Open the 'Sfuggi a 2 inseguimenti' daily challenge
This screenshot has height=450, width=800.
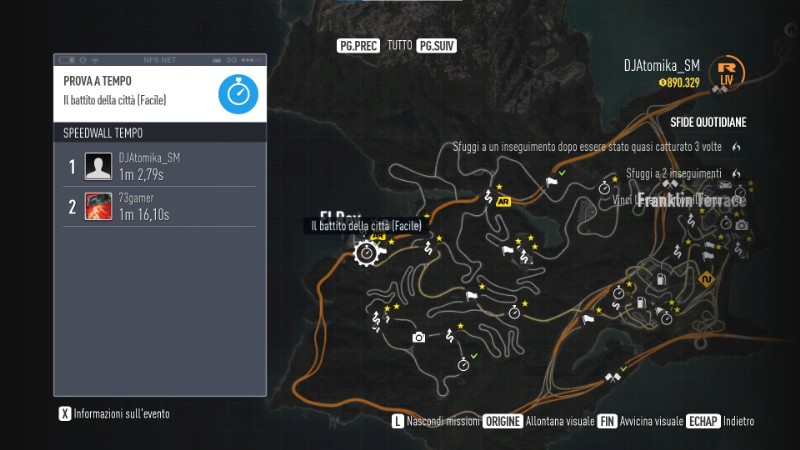[x=673, y=173]
